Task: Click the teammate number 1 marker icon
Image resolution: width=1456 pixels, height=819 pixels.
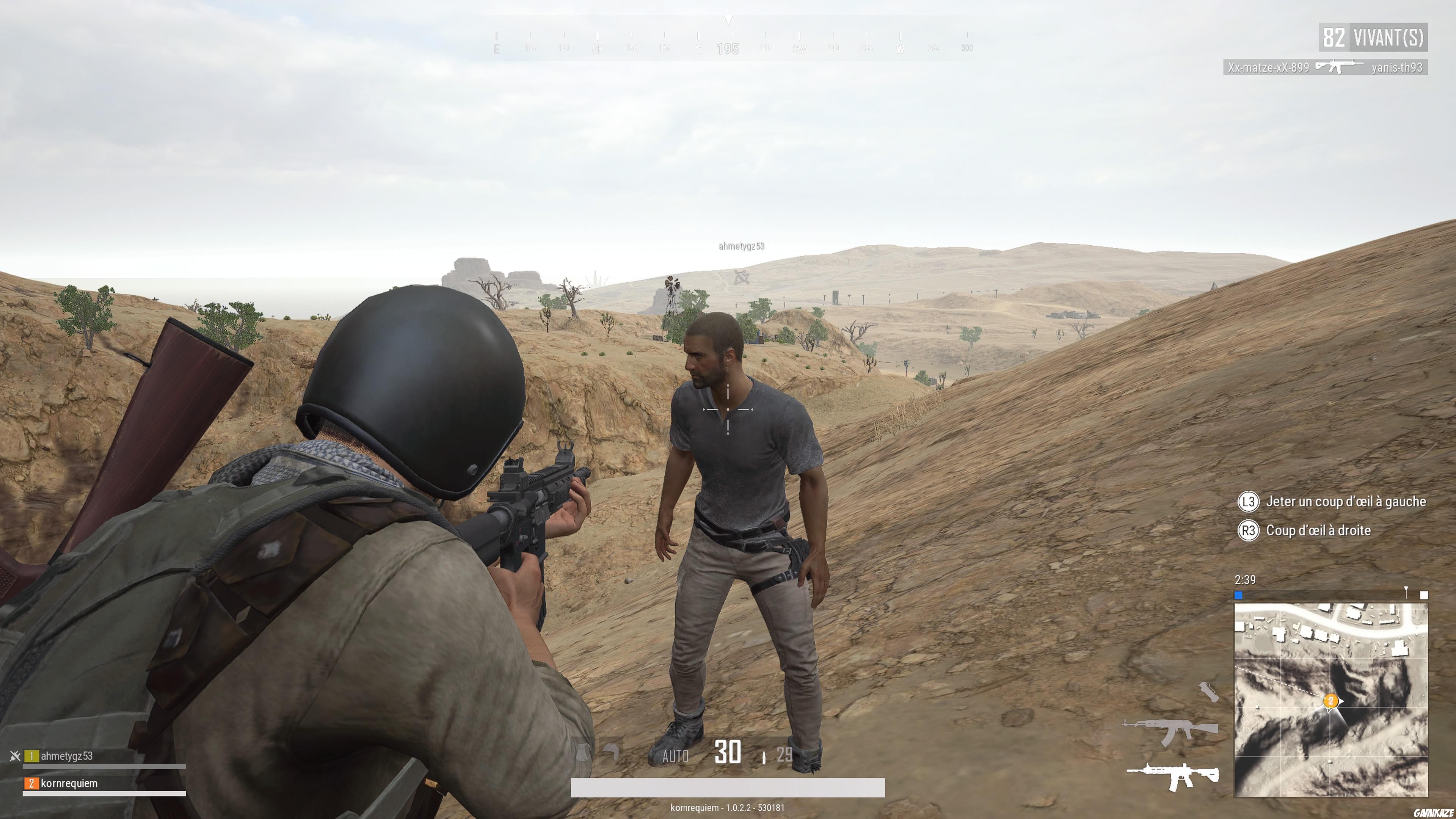Action: [31, 756]
